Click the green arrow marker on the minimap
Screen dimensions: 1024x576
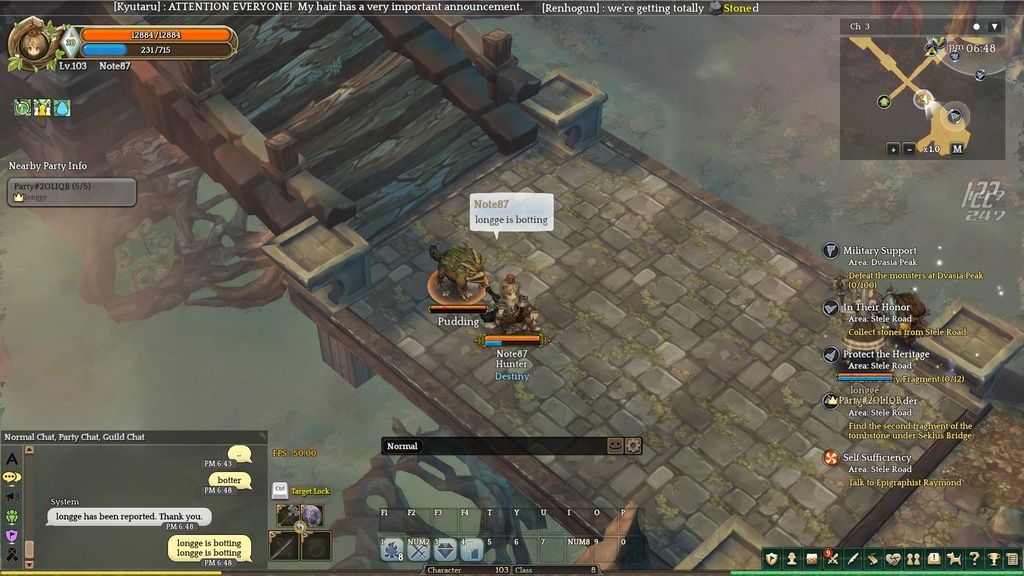[884, 101]
